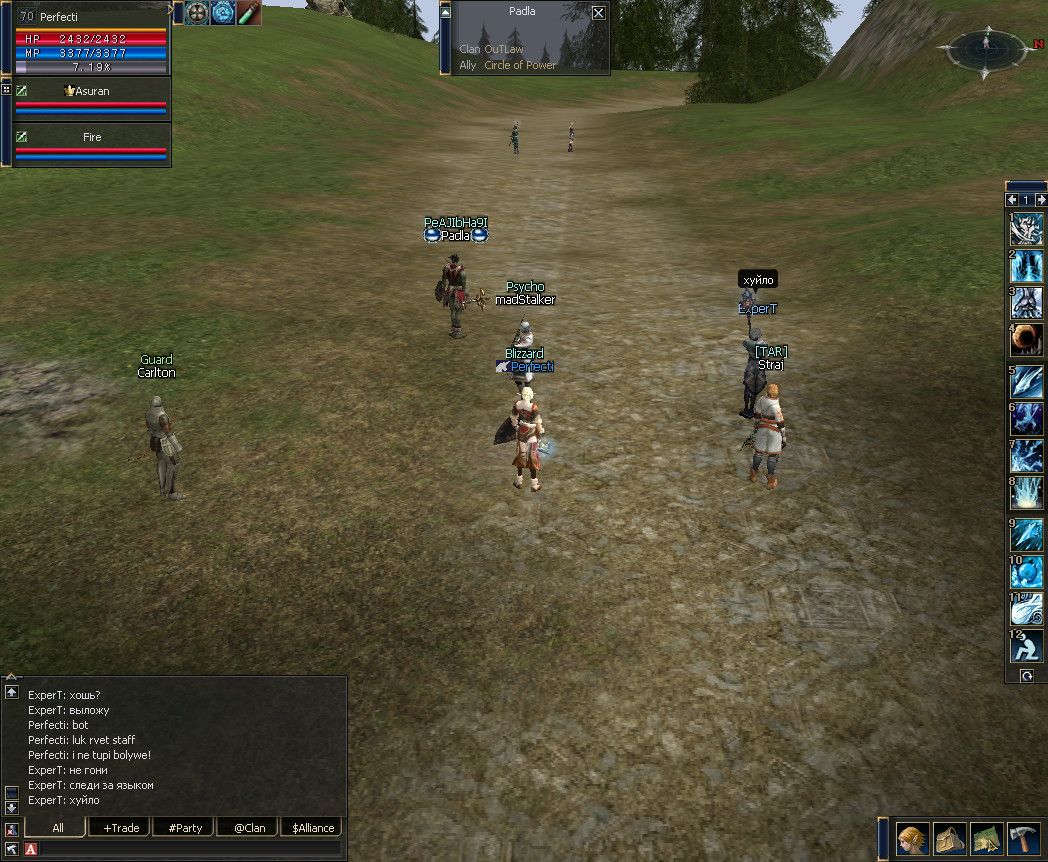The height and width of the screenshot is (862, 1048).
Task: Click the chat window up arrow button
Action: click(x=12, y=692)
